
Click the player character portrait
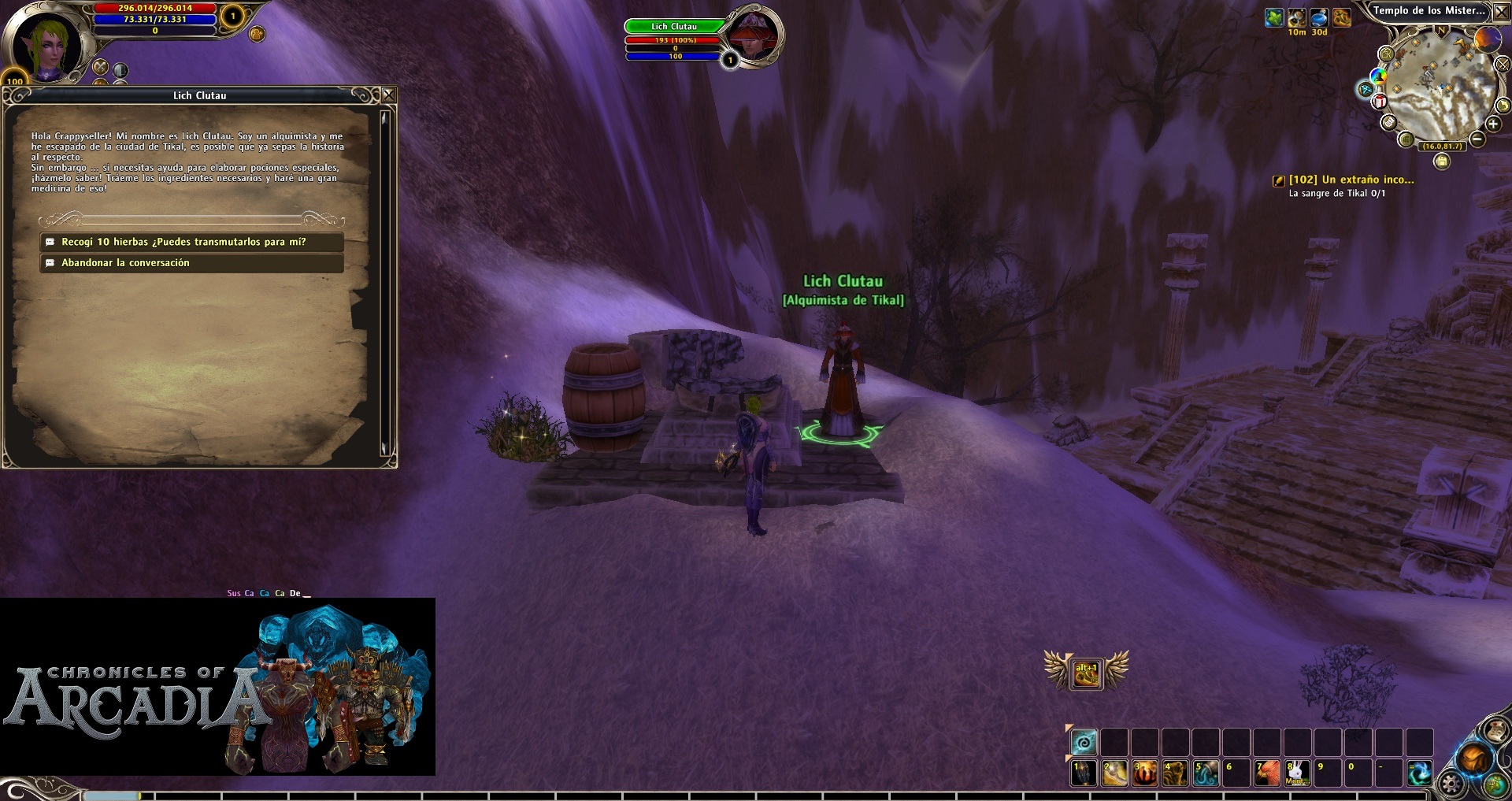click(x=46, y=45)
